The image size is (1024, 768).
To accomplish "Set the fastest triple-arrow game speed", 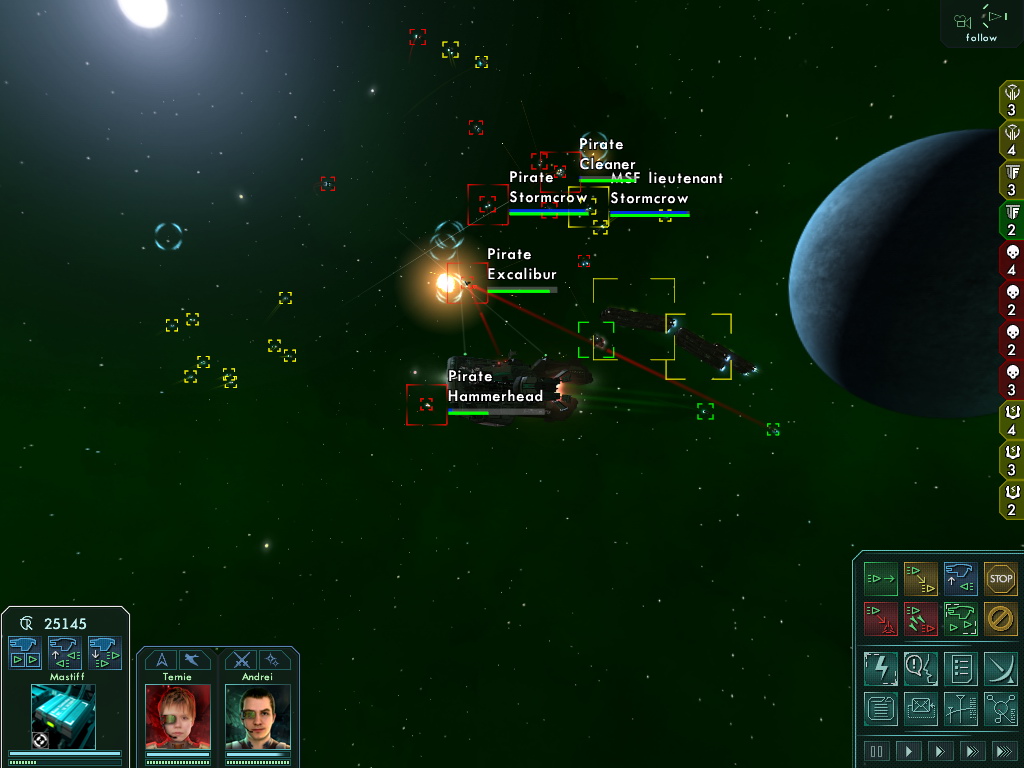I will tap(1003, 751).
